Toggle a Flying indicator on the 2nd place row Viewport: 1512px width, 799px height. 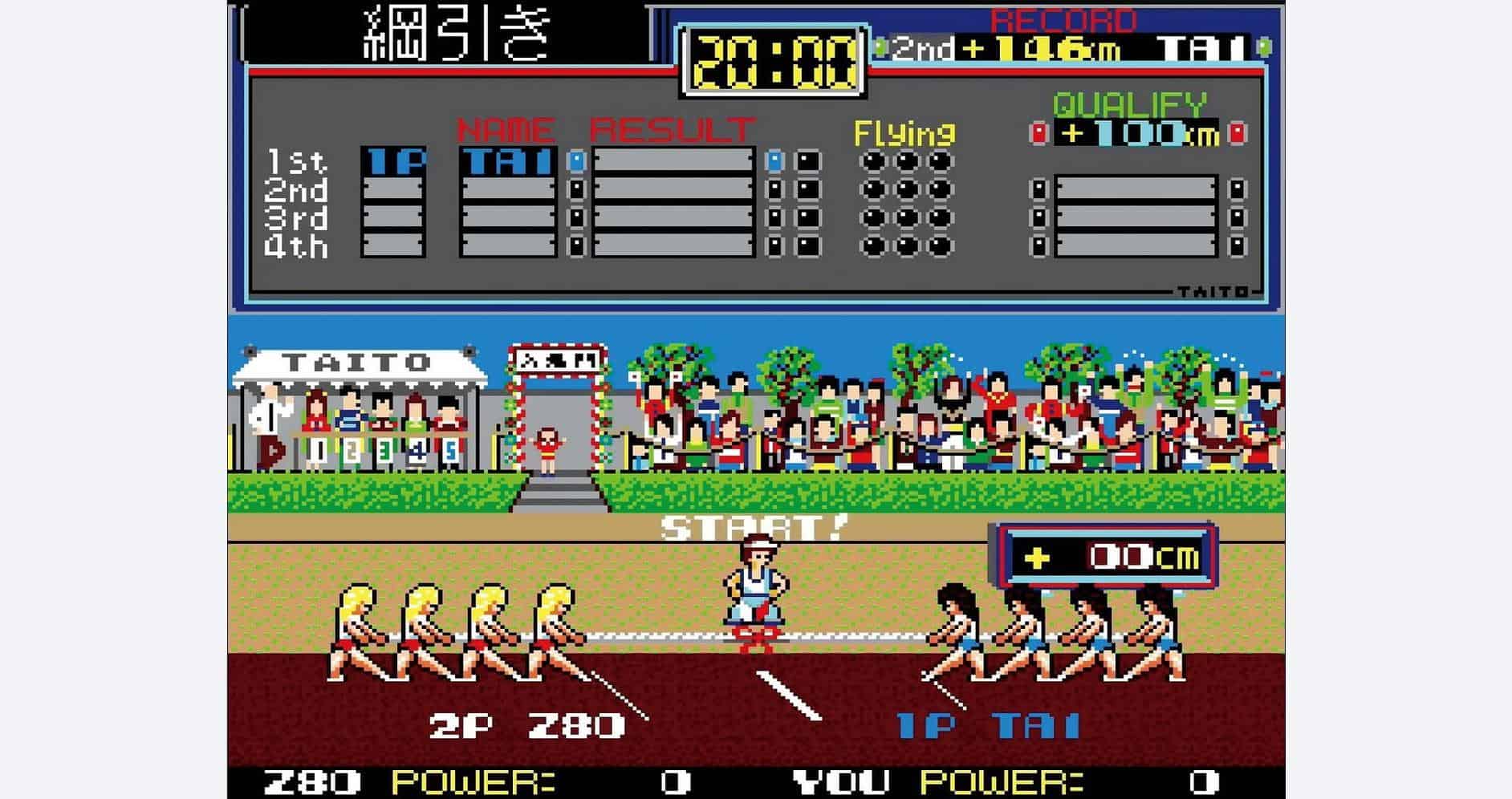click(872, 189)
